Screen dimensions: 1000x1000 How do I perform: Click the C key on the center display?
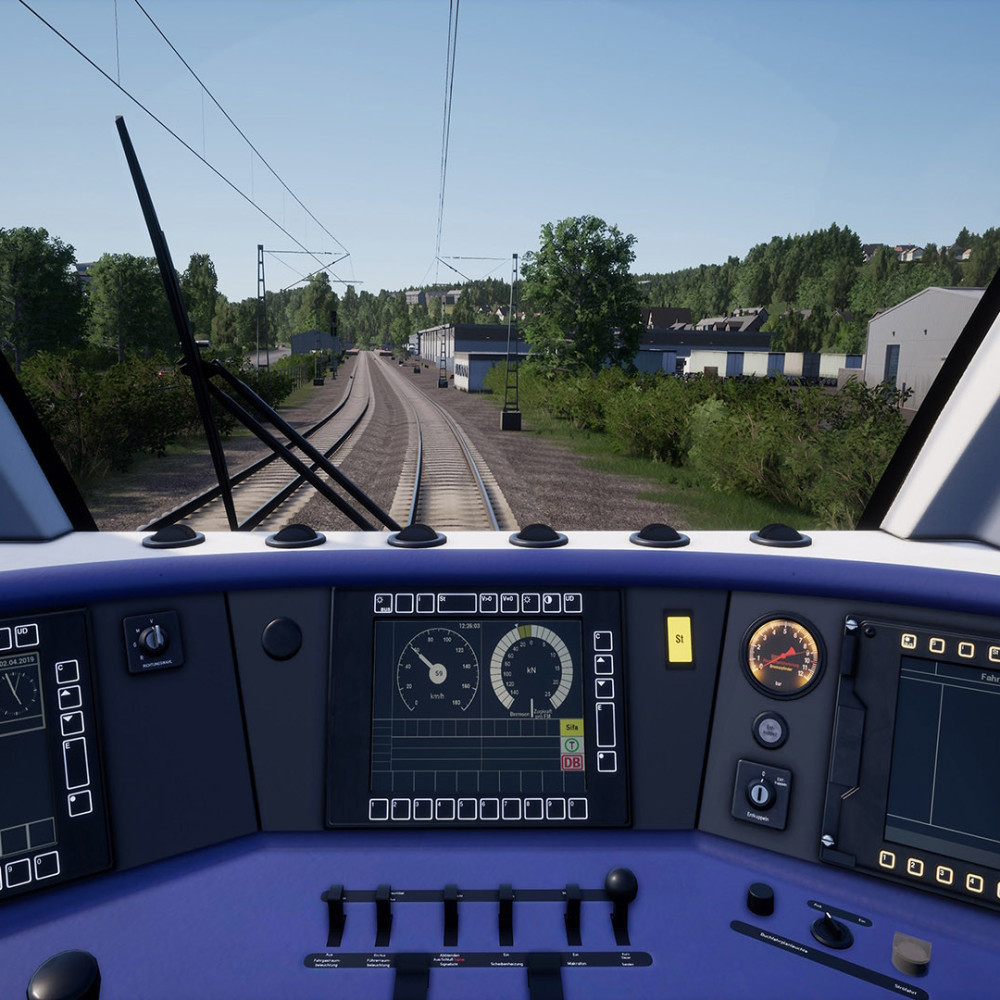tap(603, 640)
